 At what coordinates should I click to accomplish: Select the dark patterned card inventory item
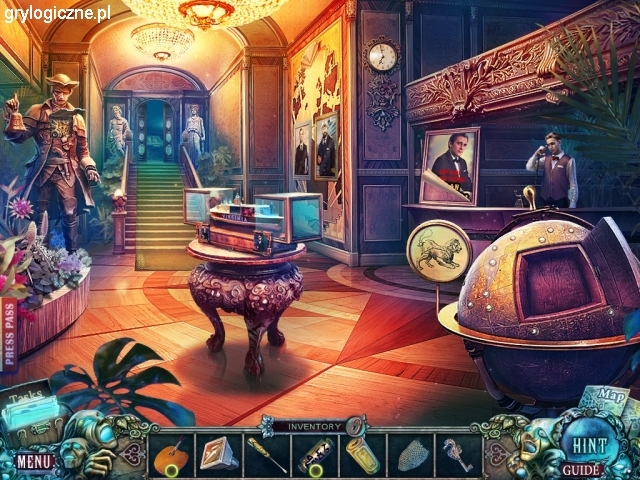pos(314,456)
